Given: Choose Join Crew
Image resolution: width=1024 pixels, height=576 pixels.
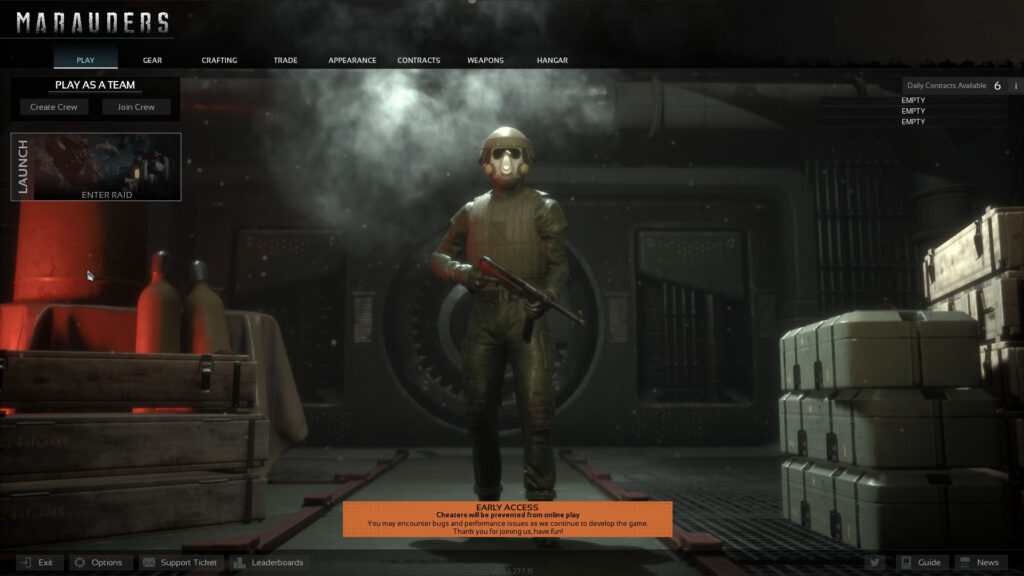Looking at the screenshot, I should (x=136, y=107).
